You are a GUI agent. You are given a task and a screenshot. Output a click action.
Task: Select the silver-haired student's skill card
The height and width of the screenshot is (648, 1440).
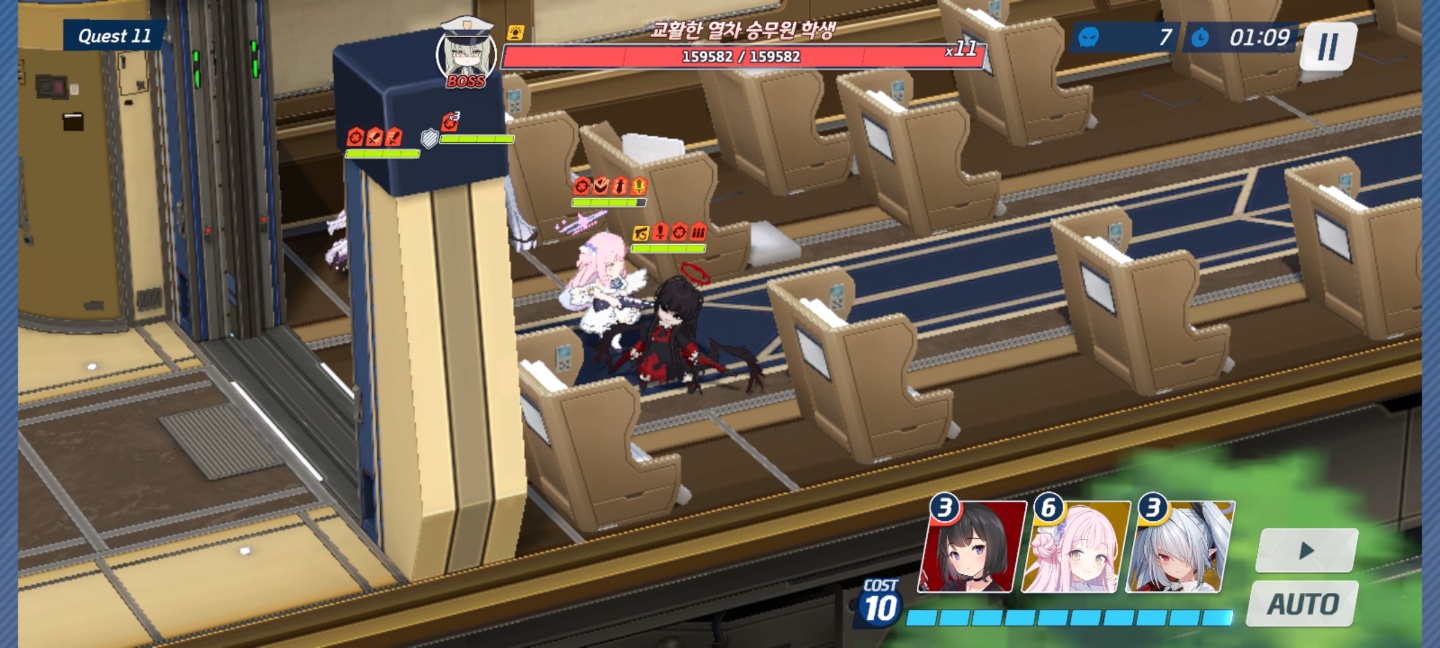(x=1180, y=547)
